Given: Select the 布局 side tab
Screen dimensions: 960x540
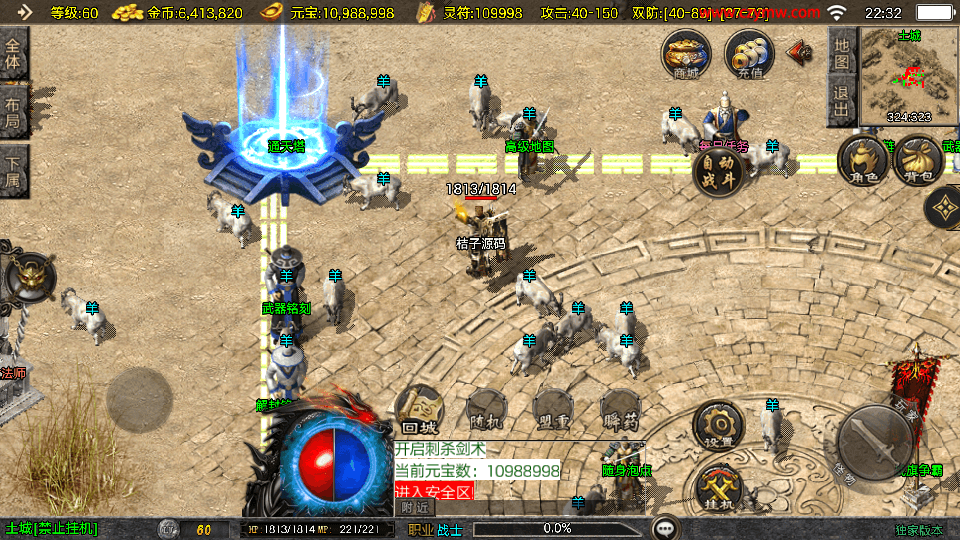Looking at the screenshot, I should (x=14, y=111).
